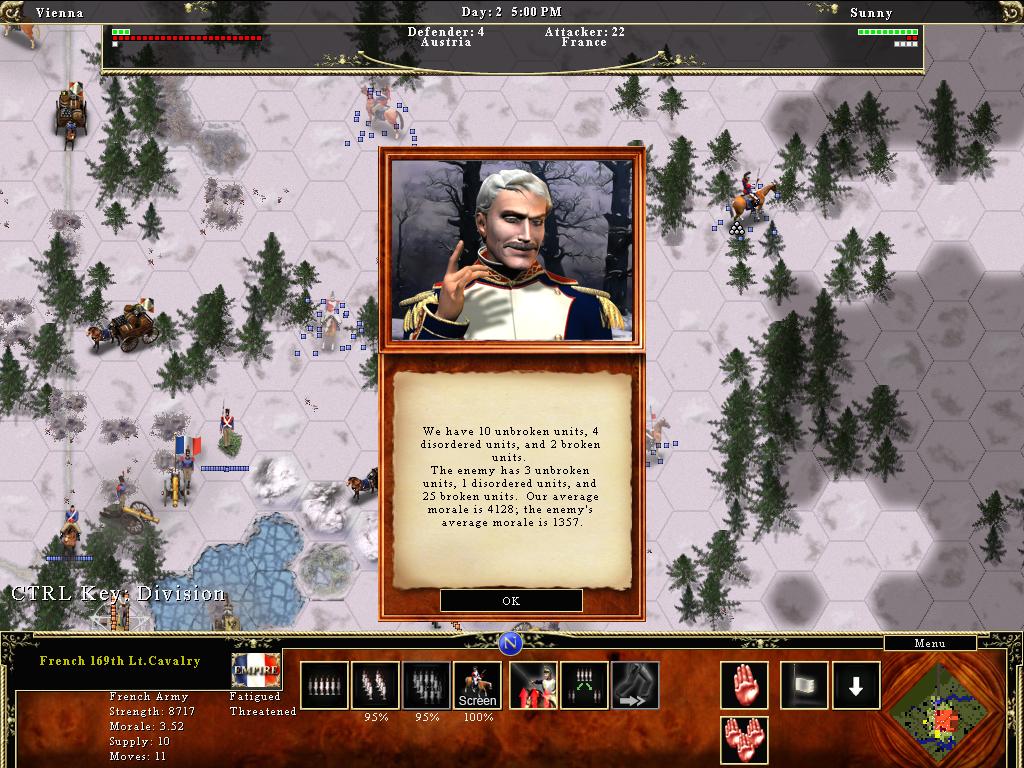This screenshot has width=1024, height=768.
Task: Select the French Empire flag emblem
Action: 256,669
